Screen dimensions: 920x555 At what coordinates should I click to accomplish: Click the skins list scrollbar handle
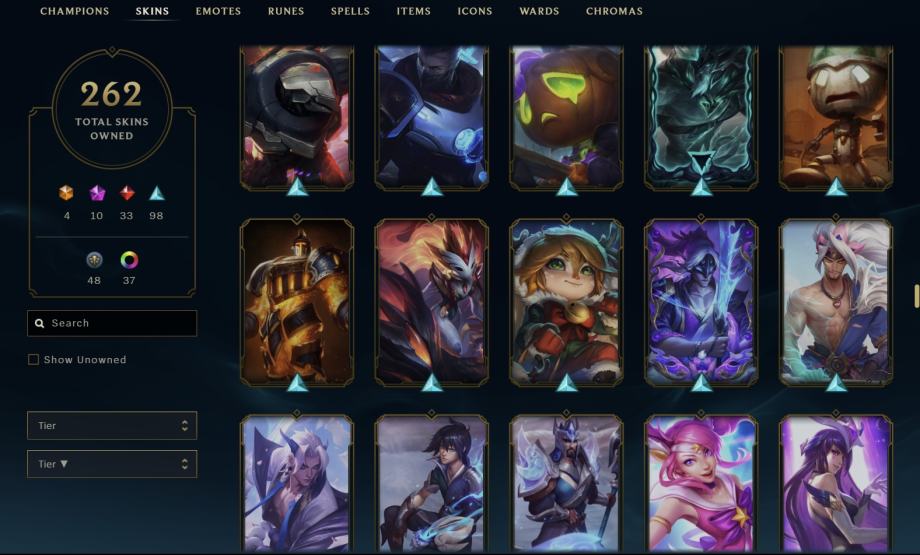tap(916, 296)
